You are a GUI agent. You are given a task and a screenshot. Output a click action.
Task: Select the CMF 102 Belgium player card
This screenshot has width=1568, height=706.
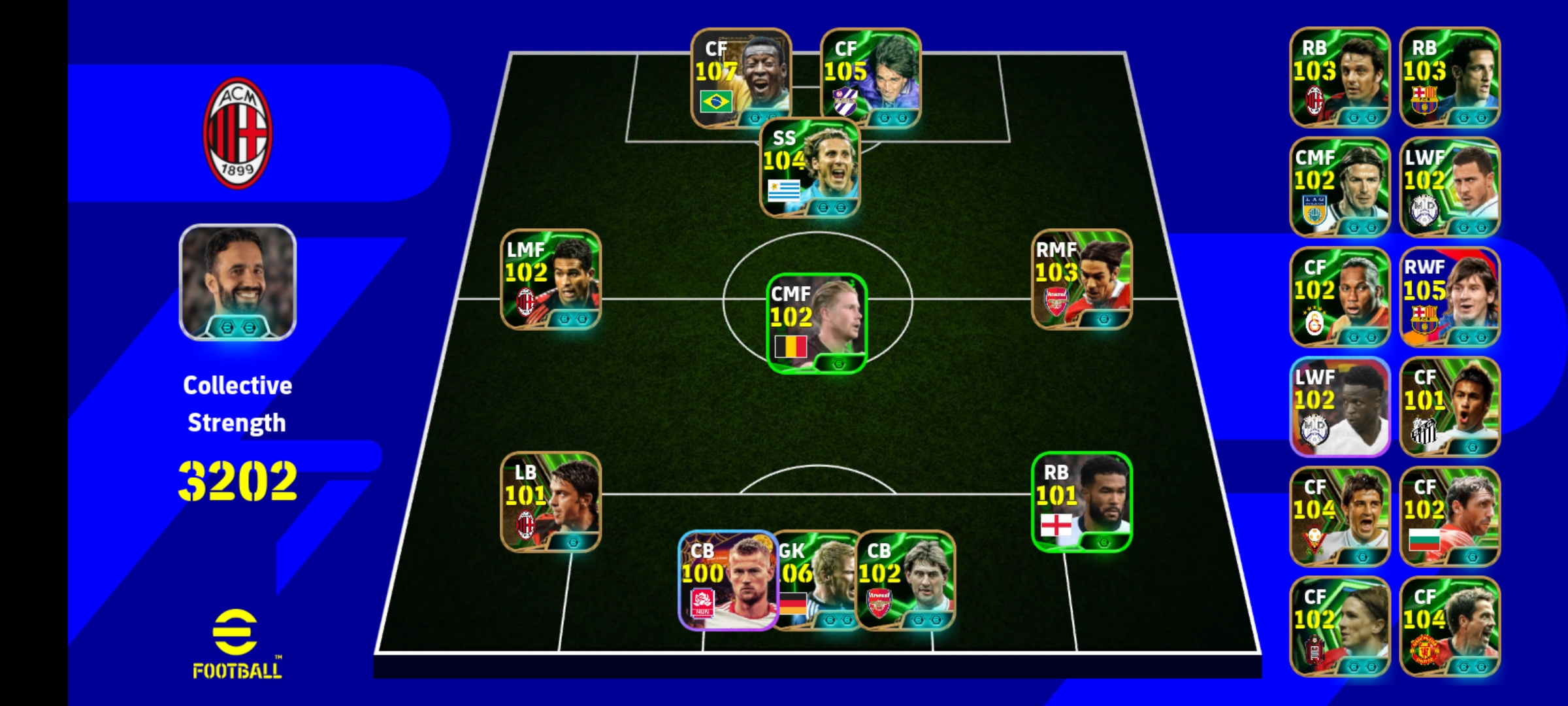(x=816, y=324)
